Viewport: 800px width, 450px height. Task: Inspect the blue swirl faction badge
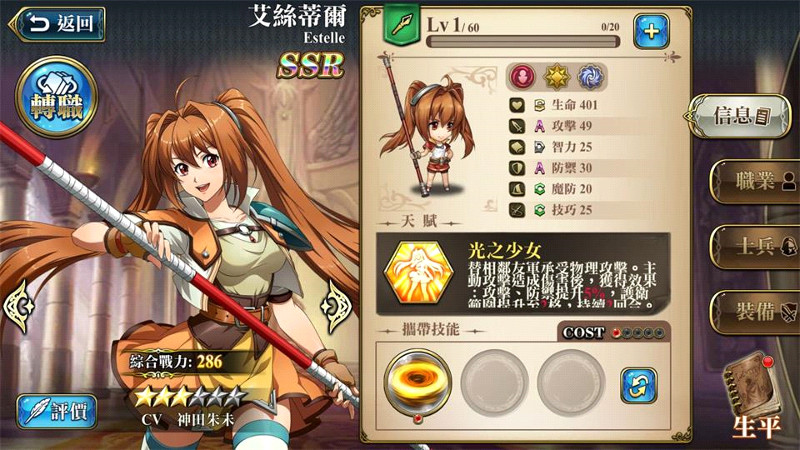click(590, 77)
